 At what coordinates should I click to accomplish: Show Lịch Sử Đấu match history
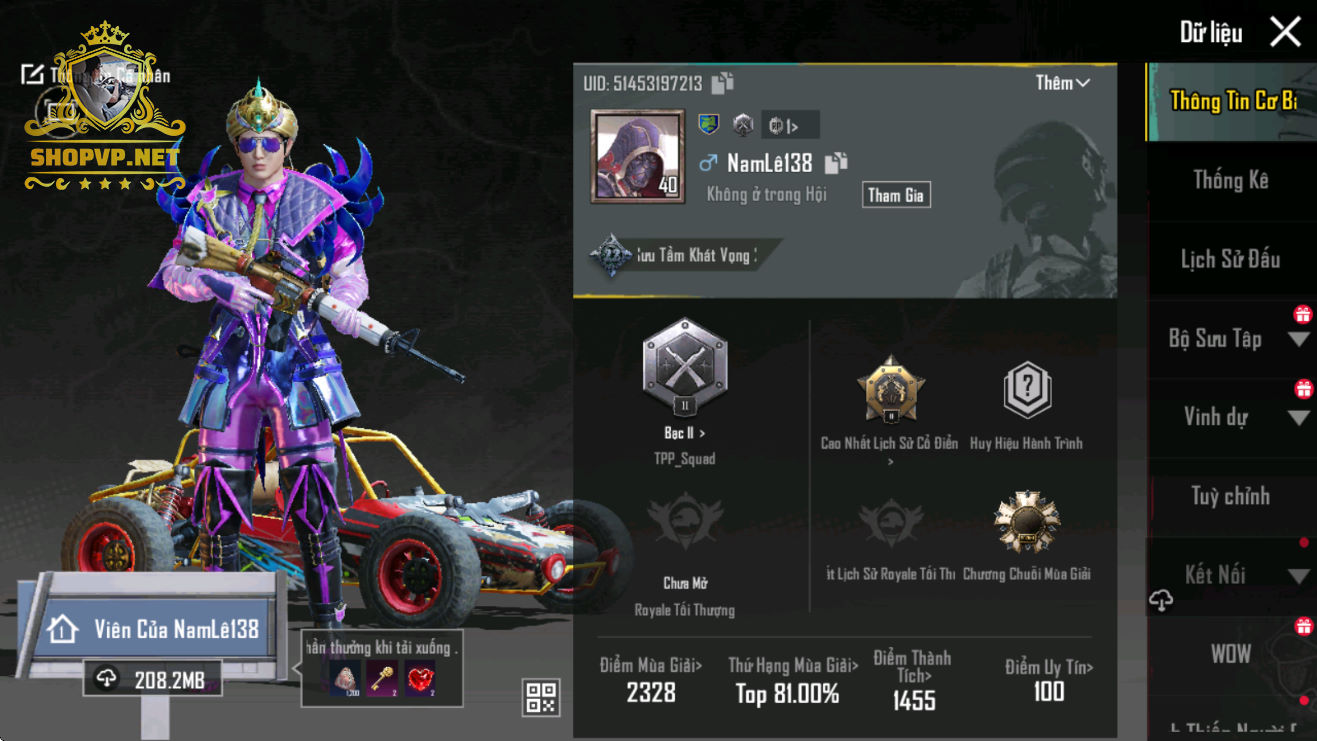point(1230,259)
